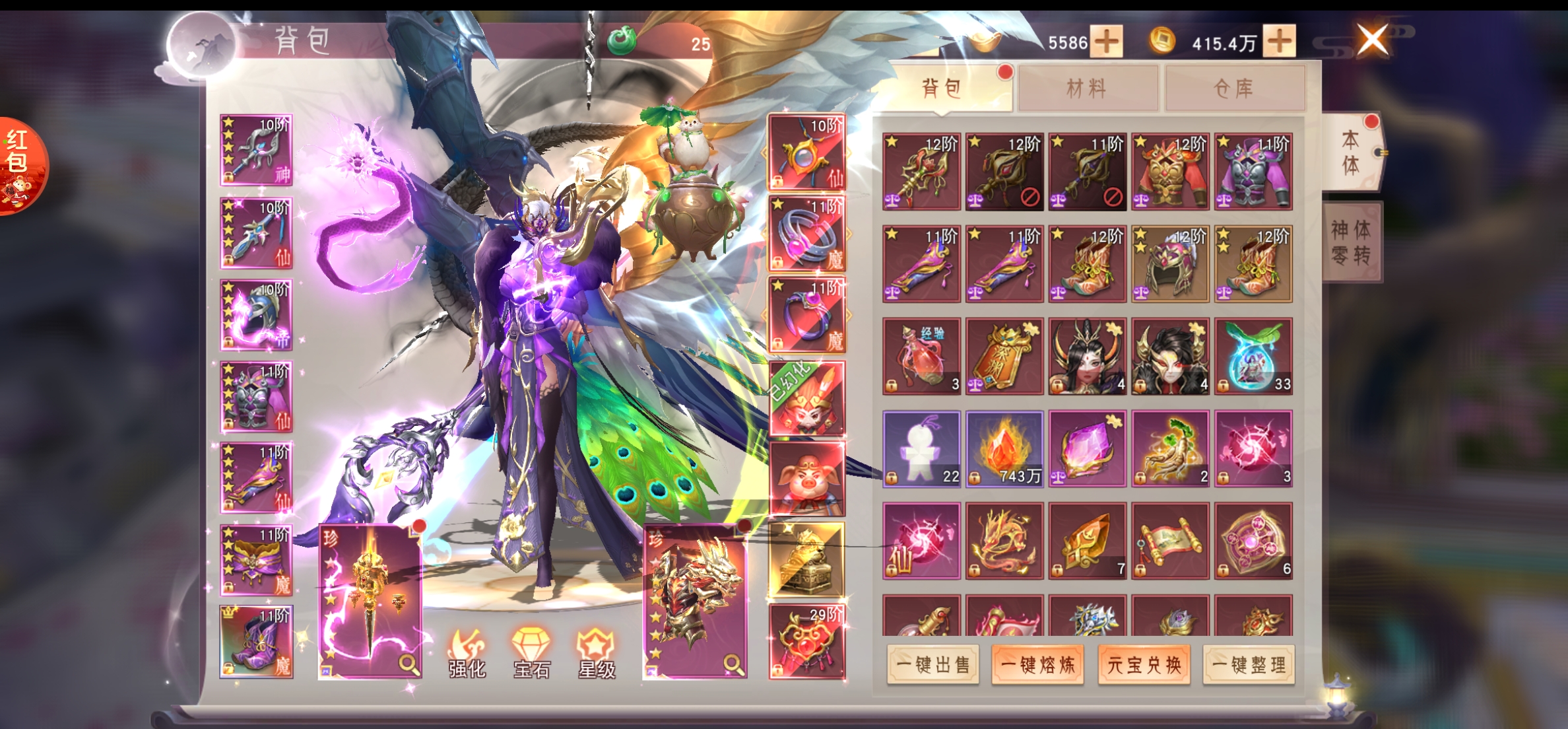This screenshot has width=1568, height=729.
Task: Activate the 一键熔炼 smelt-all button
Action: (1038, 665)
